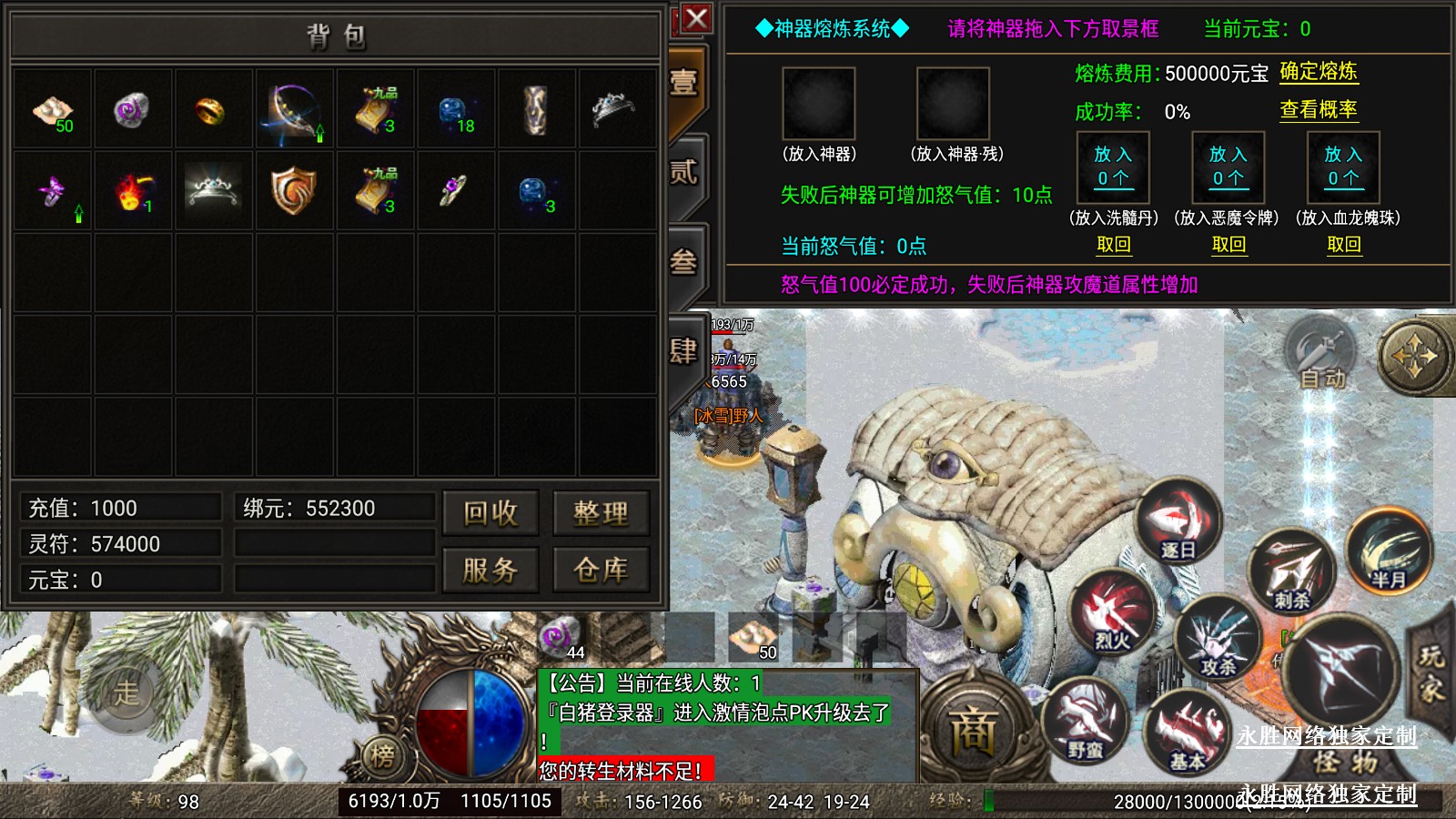The height and width of the screenshot is (819, 1456).
Task: Open the 榜 ranking button
Action: (x=383, y=754)
